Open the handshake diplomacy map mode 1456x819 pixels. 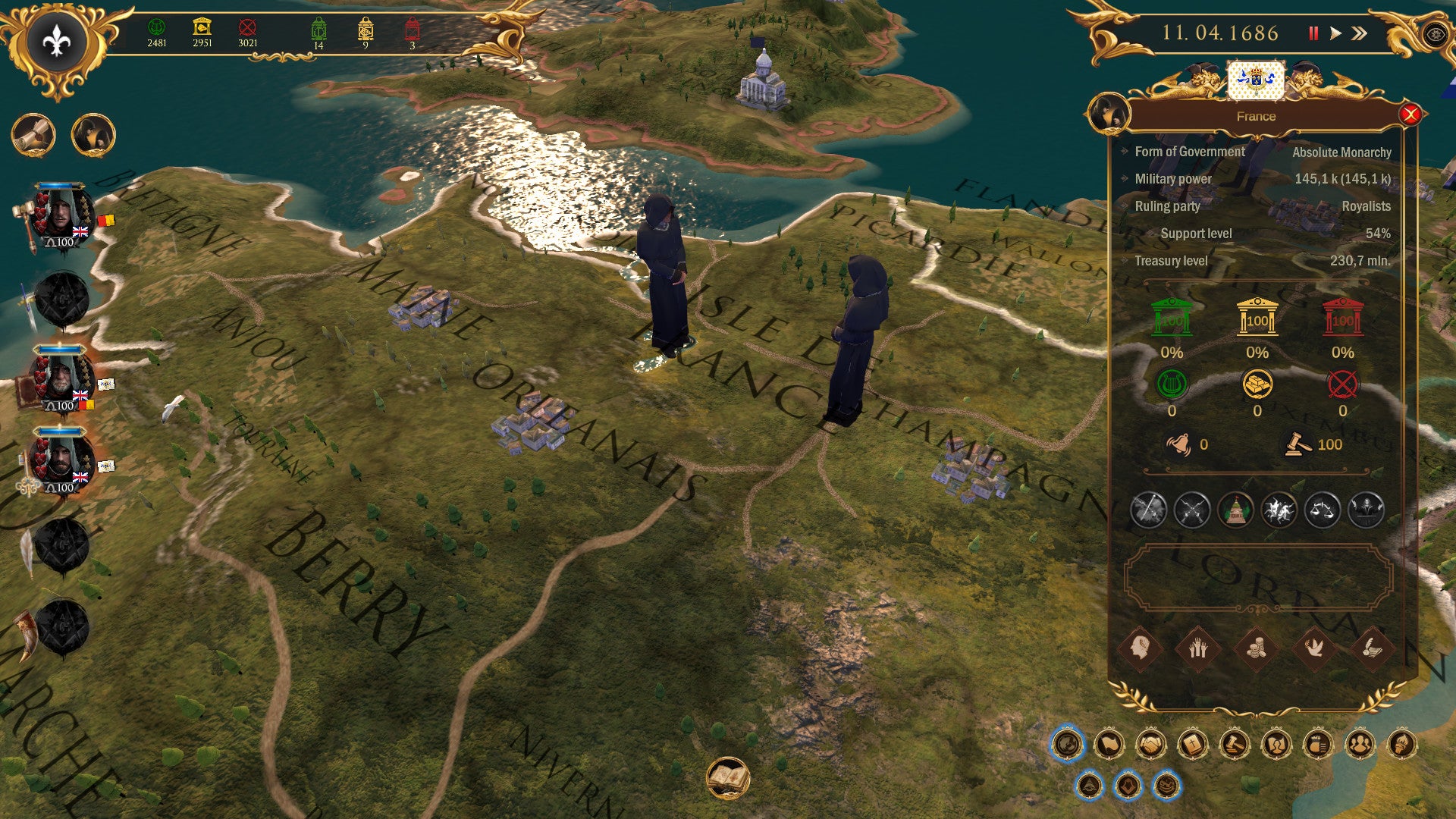1150,745
